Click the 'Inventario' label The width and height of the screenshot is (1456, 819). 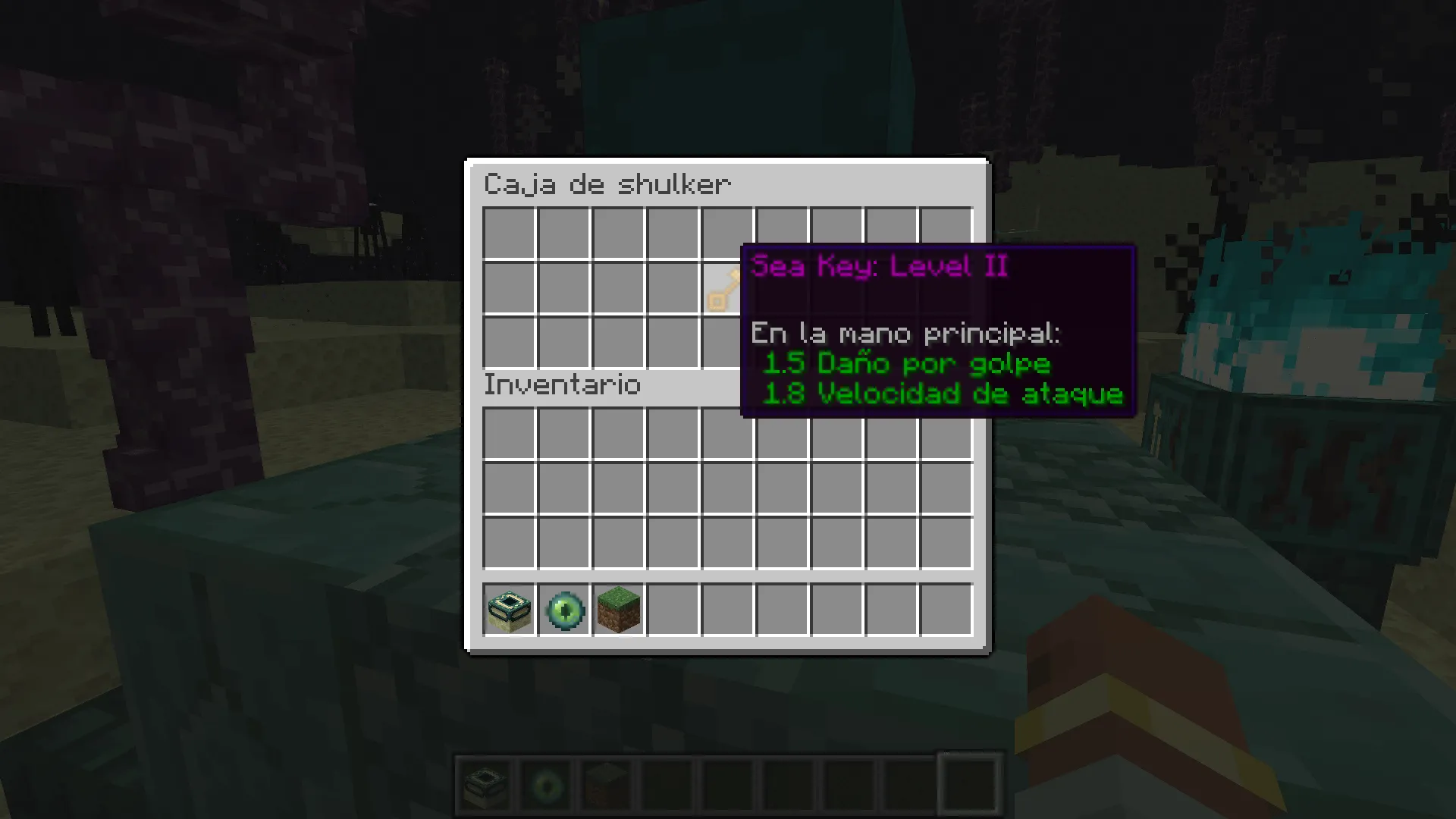tap(562, 385)
